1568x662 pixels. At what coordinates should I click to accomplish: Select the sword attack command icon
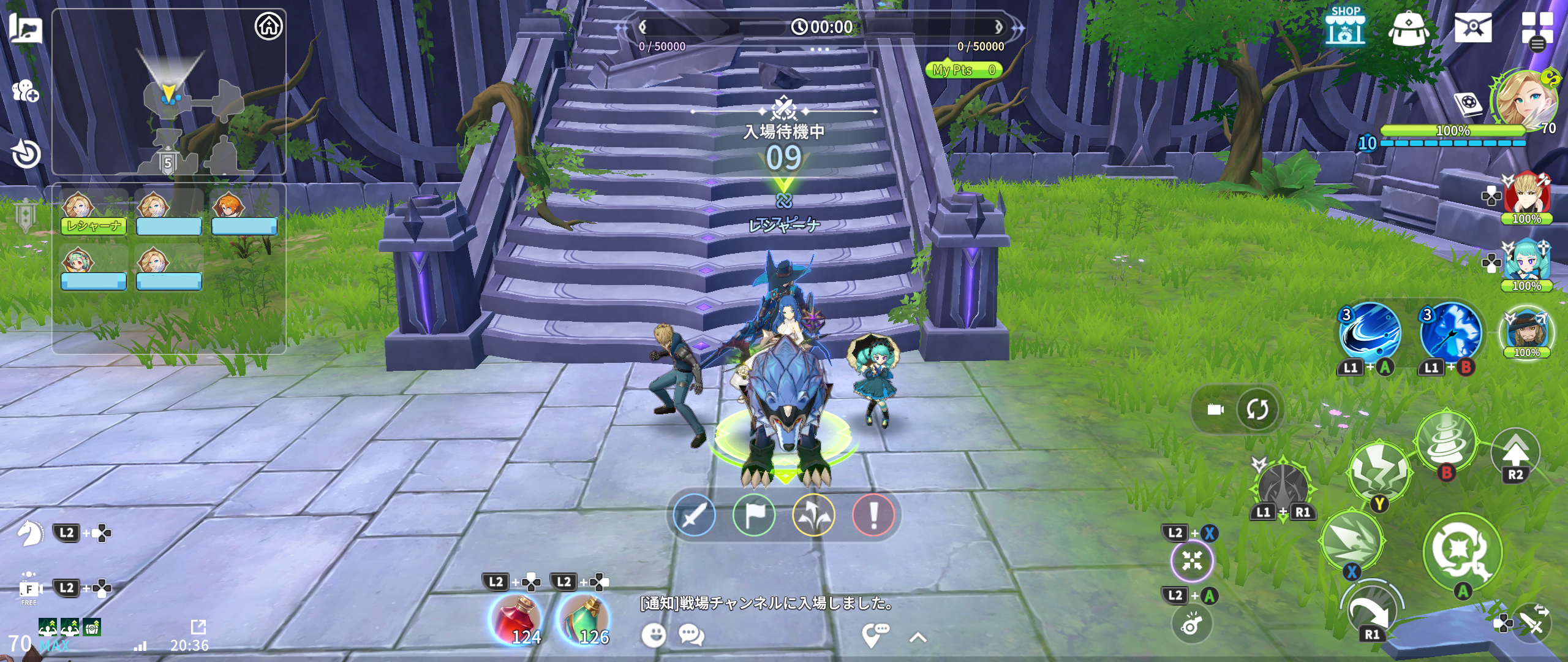click(x=694, y=515)
